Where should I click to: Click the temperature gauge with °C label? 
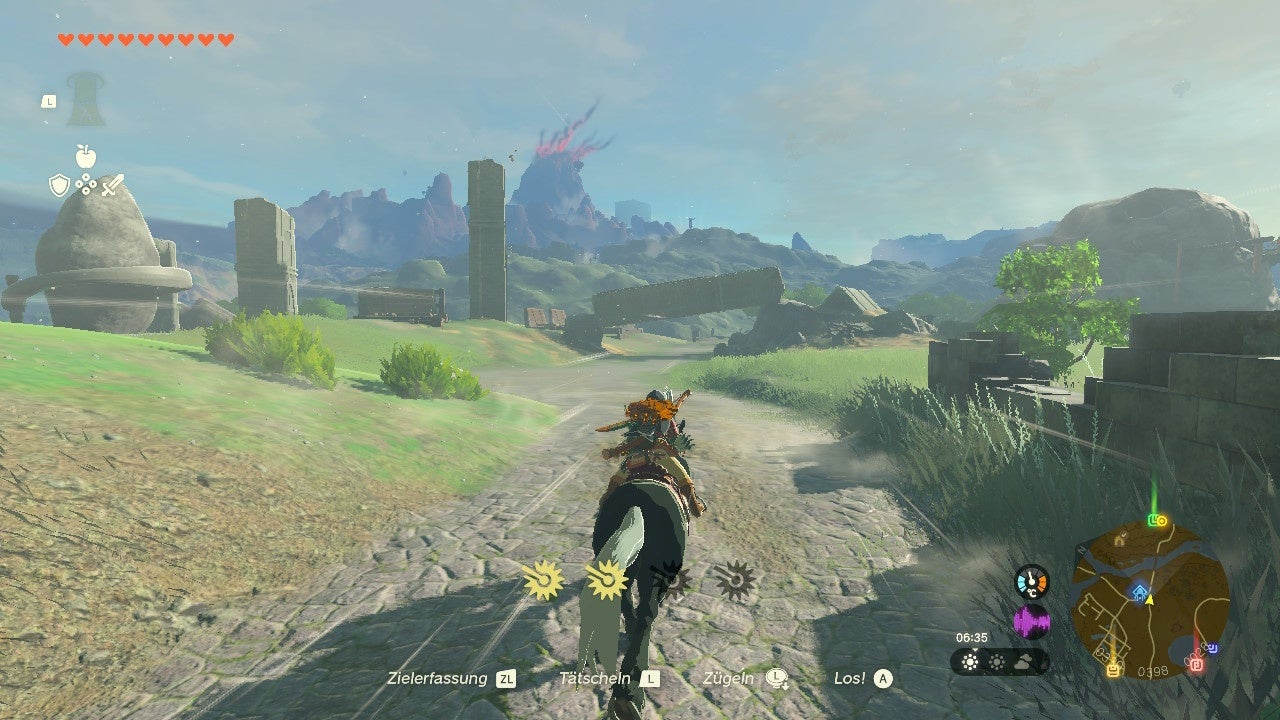1031,581
